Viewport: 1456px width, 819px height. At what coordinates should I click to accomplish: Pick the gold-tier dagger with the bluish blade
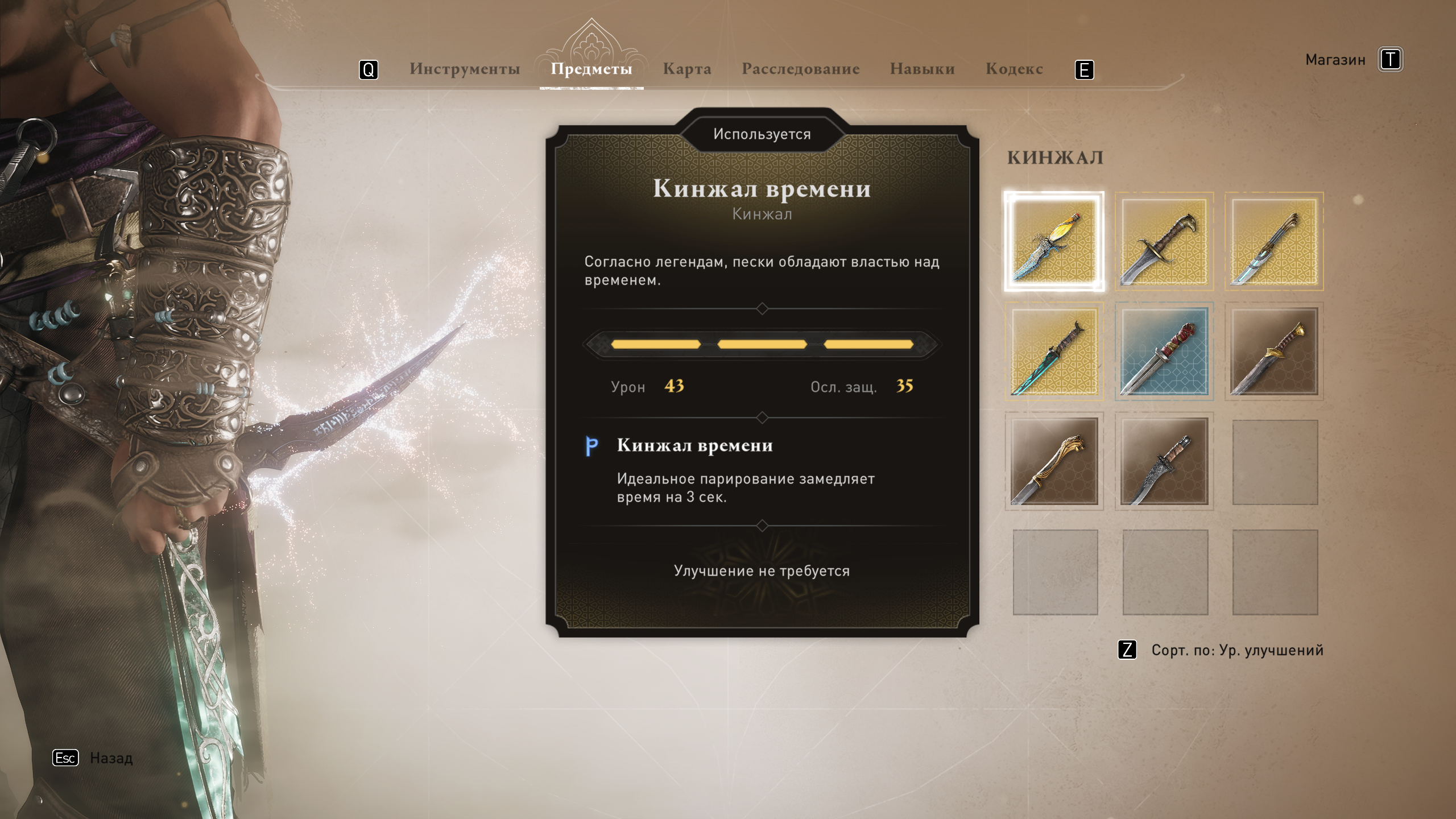(1275, 242)
